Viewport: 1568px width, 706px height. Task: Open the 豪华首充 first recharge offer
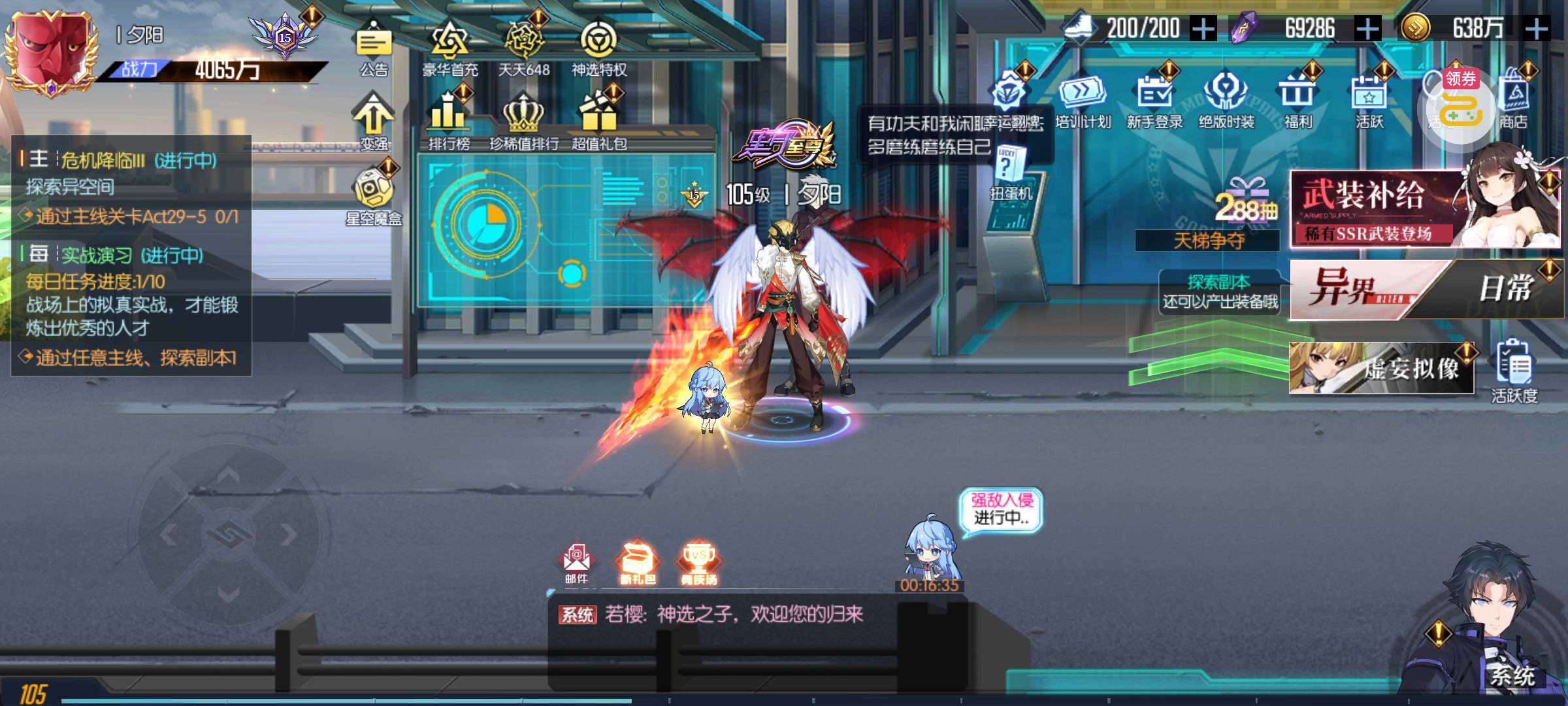click(450, 44)
